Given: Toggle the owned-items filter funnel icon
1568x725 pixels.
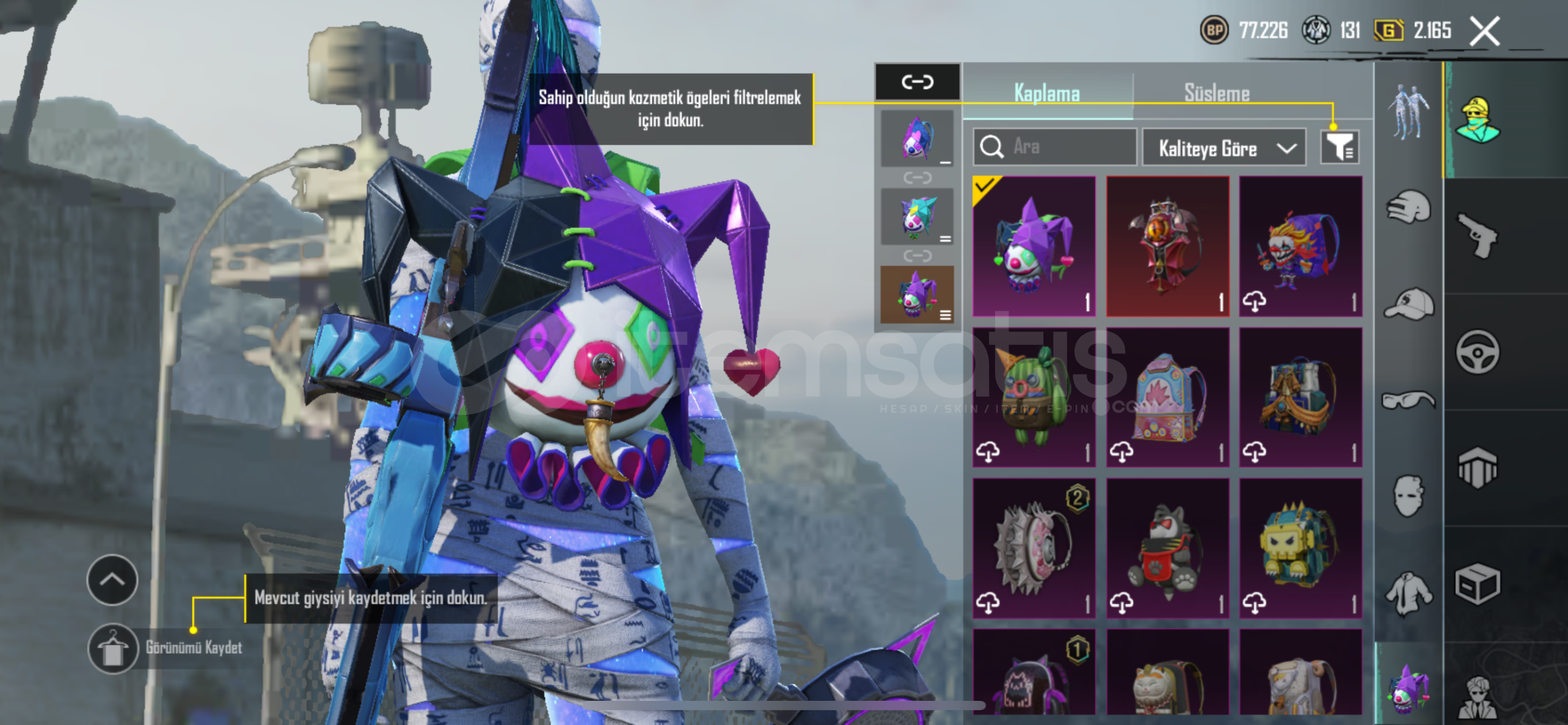Looking at the screenshot, I should click(x=1339, y=147).
